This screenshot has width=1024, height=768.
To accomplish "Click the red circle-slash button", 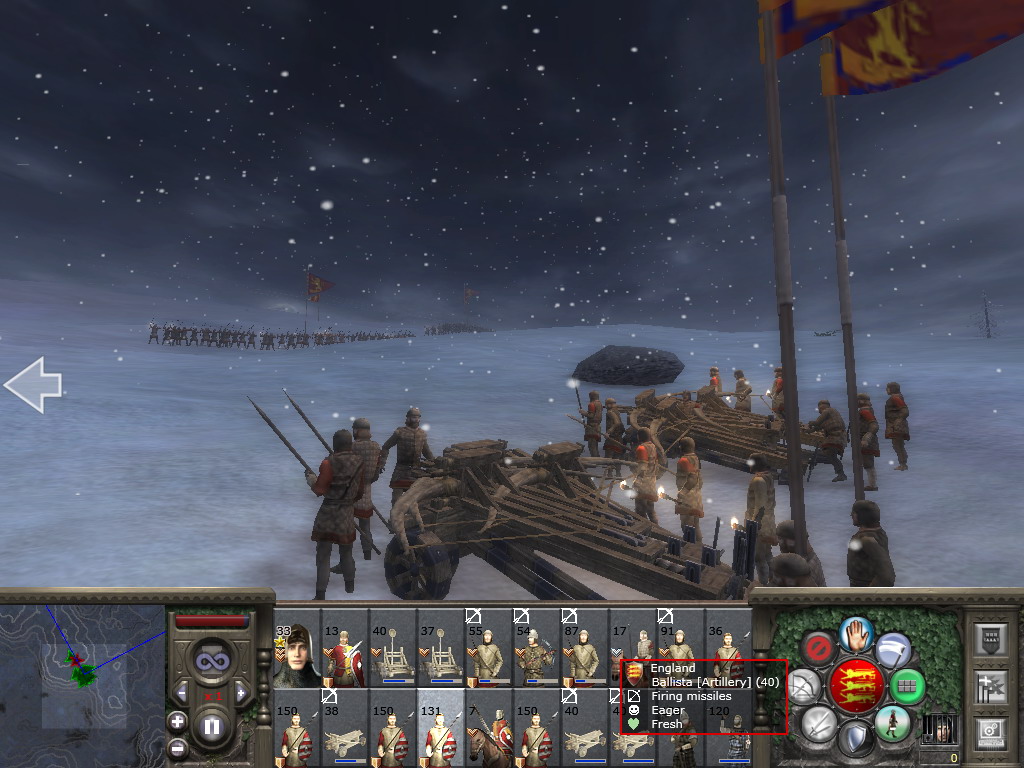I will click(820, 649).
